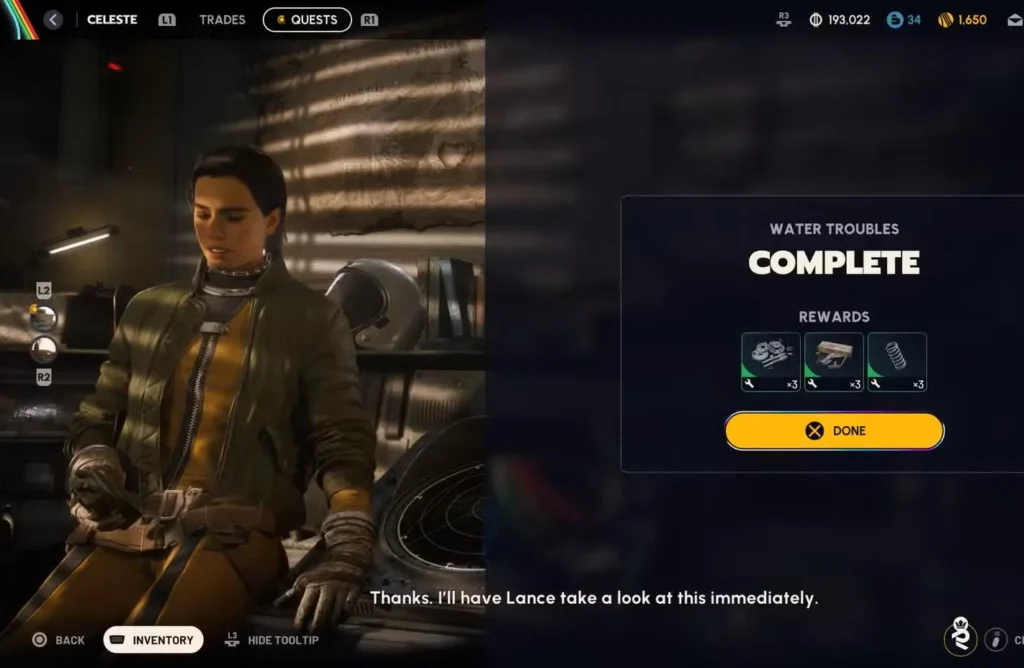Inspect the mechanical gears reward item
The image size is (1024, 668).
pos(770,362)
